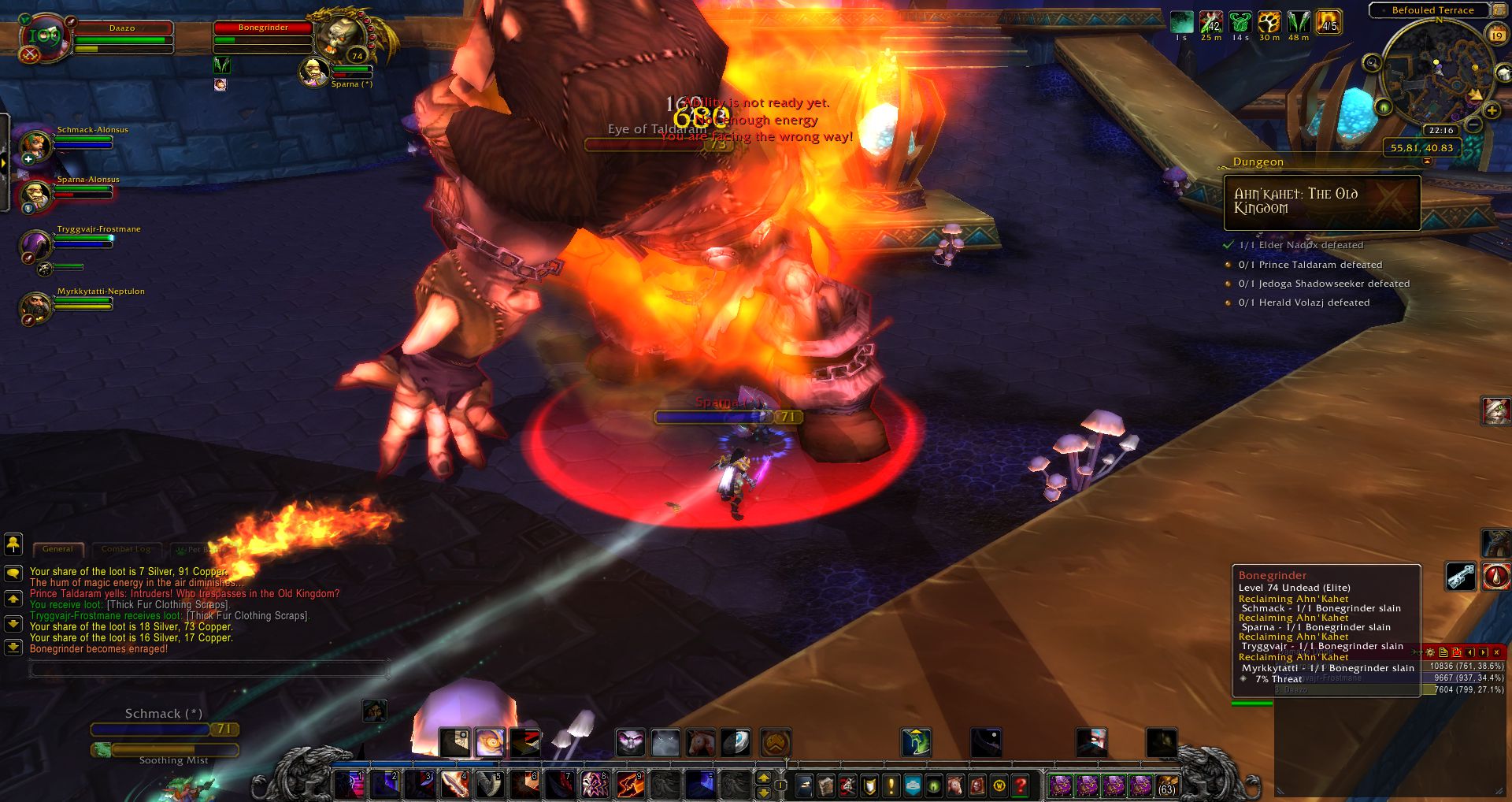Select Schmack-Alonsus party frame
The width and height of the screenshot is (1512, 802).
37,145
